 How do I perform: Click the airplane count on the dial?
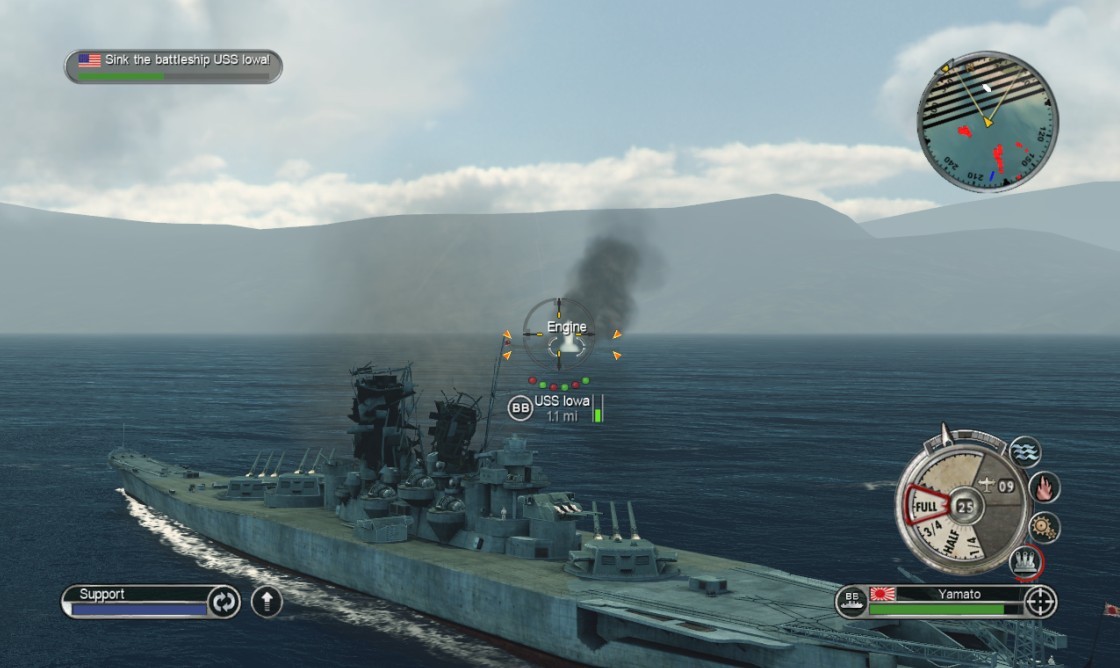pyautogui.click(x=997, y=486)
